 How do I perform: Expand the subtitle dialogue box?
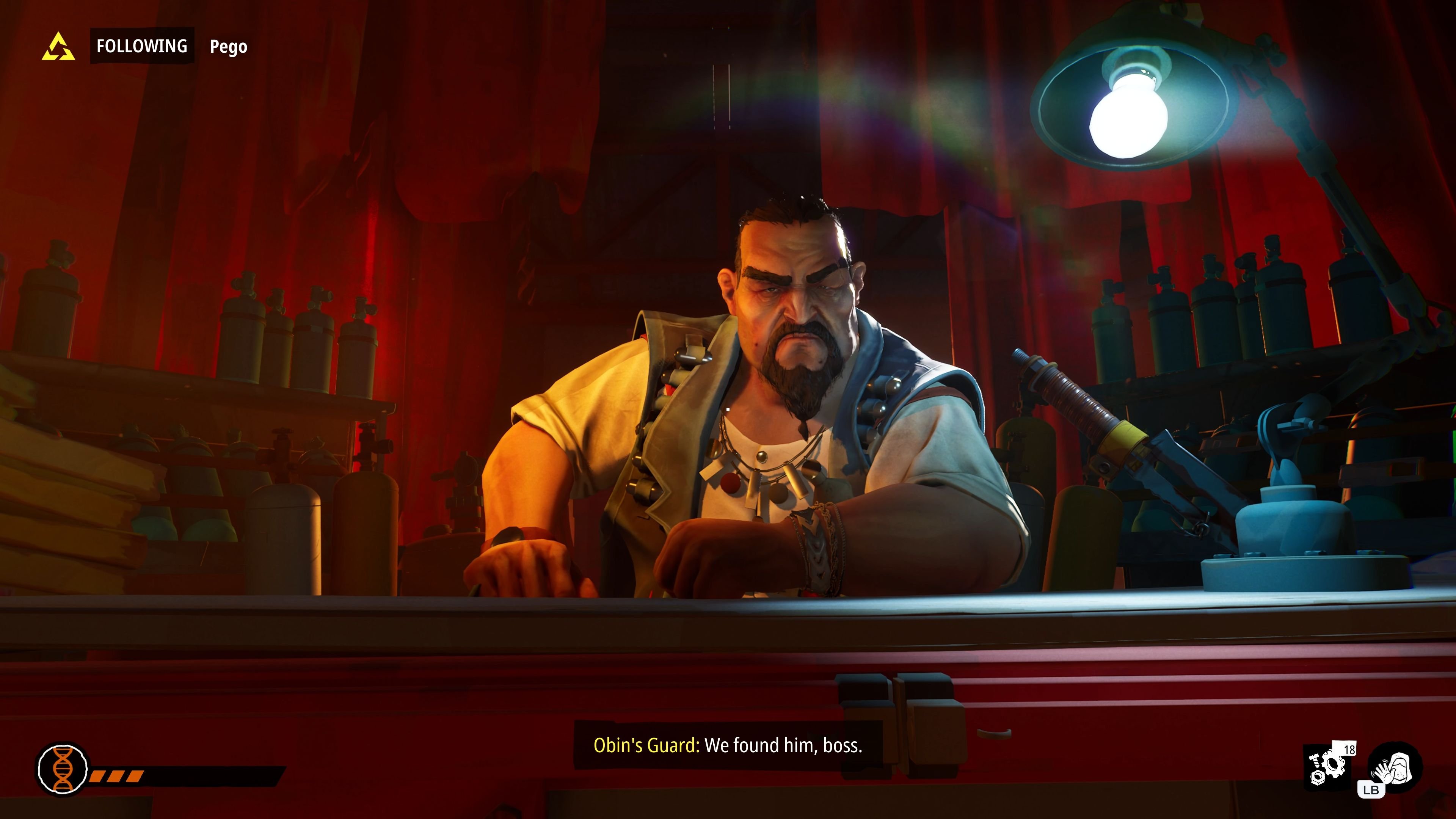728,744
